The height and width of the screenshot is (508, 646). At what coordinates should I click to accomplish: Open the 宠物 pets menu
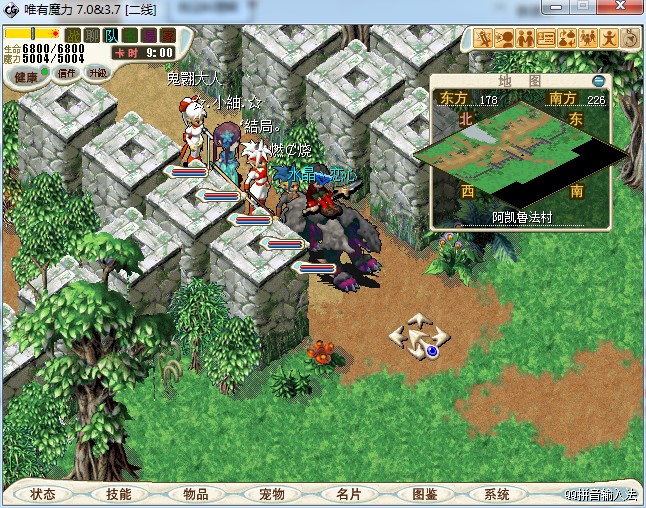pyautogui.click(x=271, y=494)
